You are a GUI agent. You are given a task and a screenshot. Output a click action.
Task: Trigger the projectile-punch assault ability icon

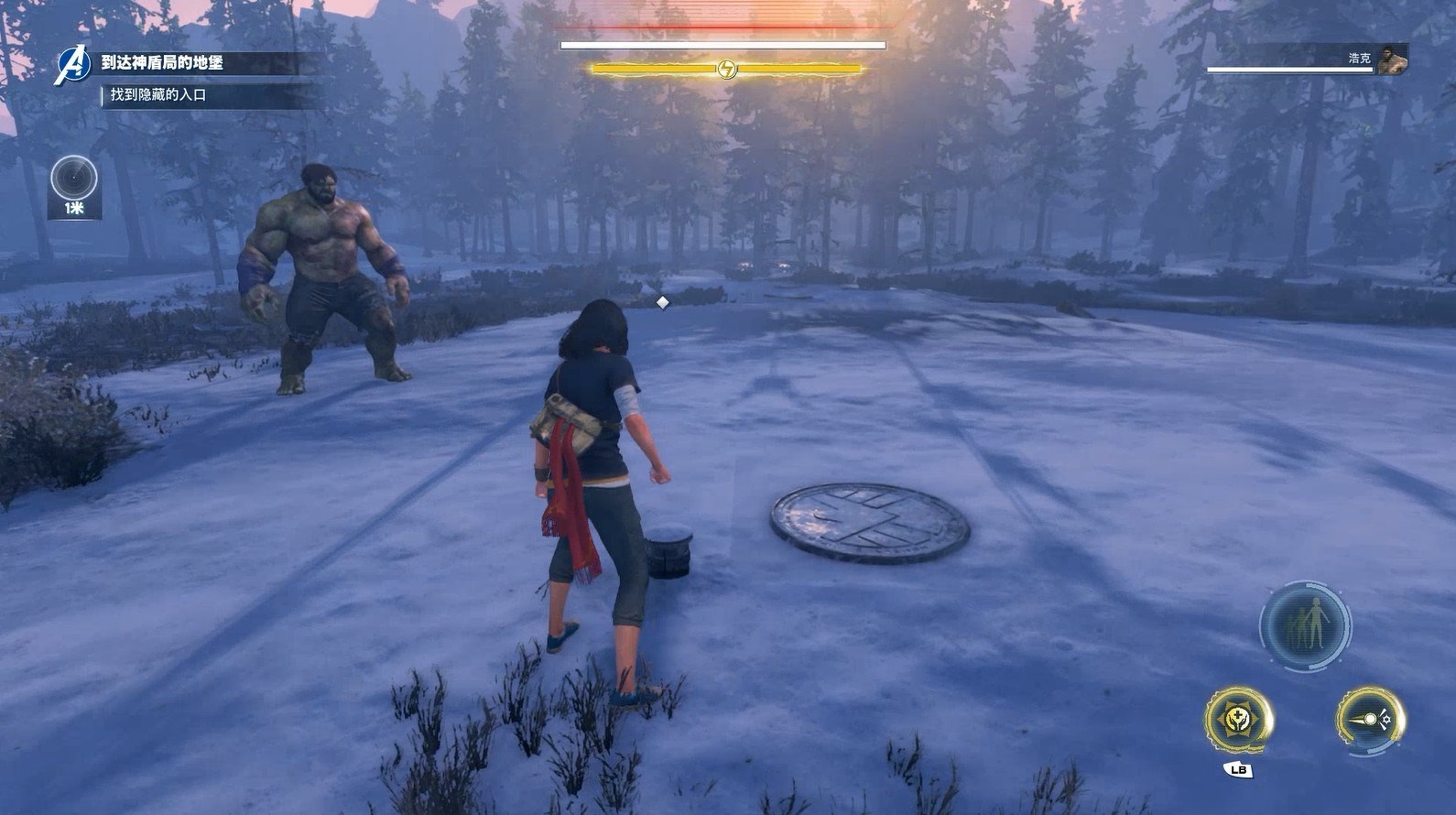point(1370,719)
